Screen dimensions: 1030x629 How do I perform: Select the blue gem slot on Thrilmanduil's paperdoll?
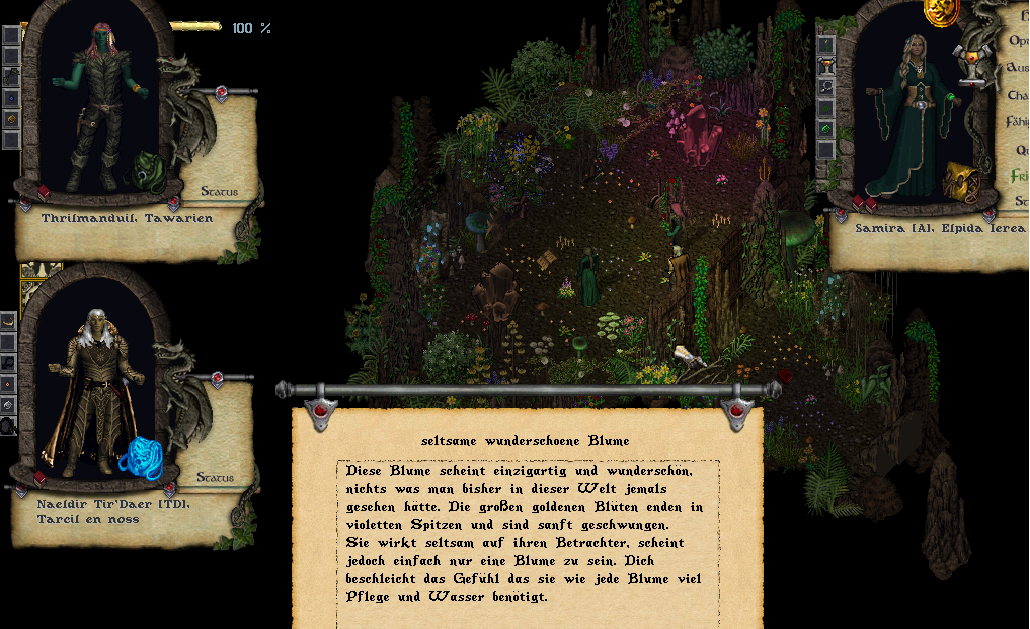pos(10,98)
